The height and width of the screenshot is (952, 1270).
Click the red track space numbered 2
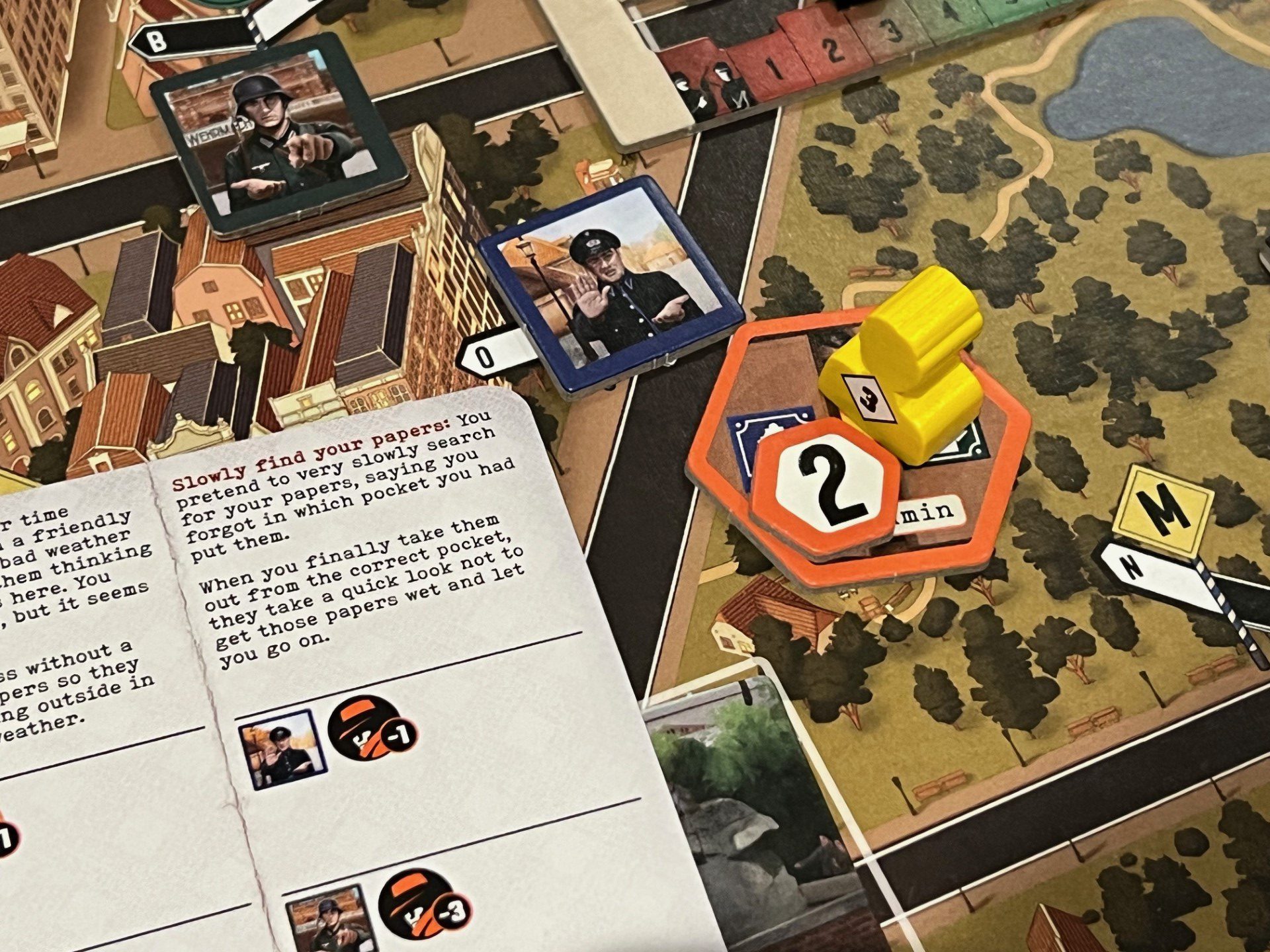pyautogui.click(x=827, y=50)
